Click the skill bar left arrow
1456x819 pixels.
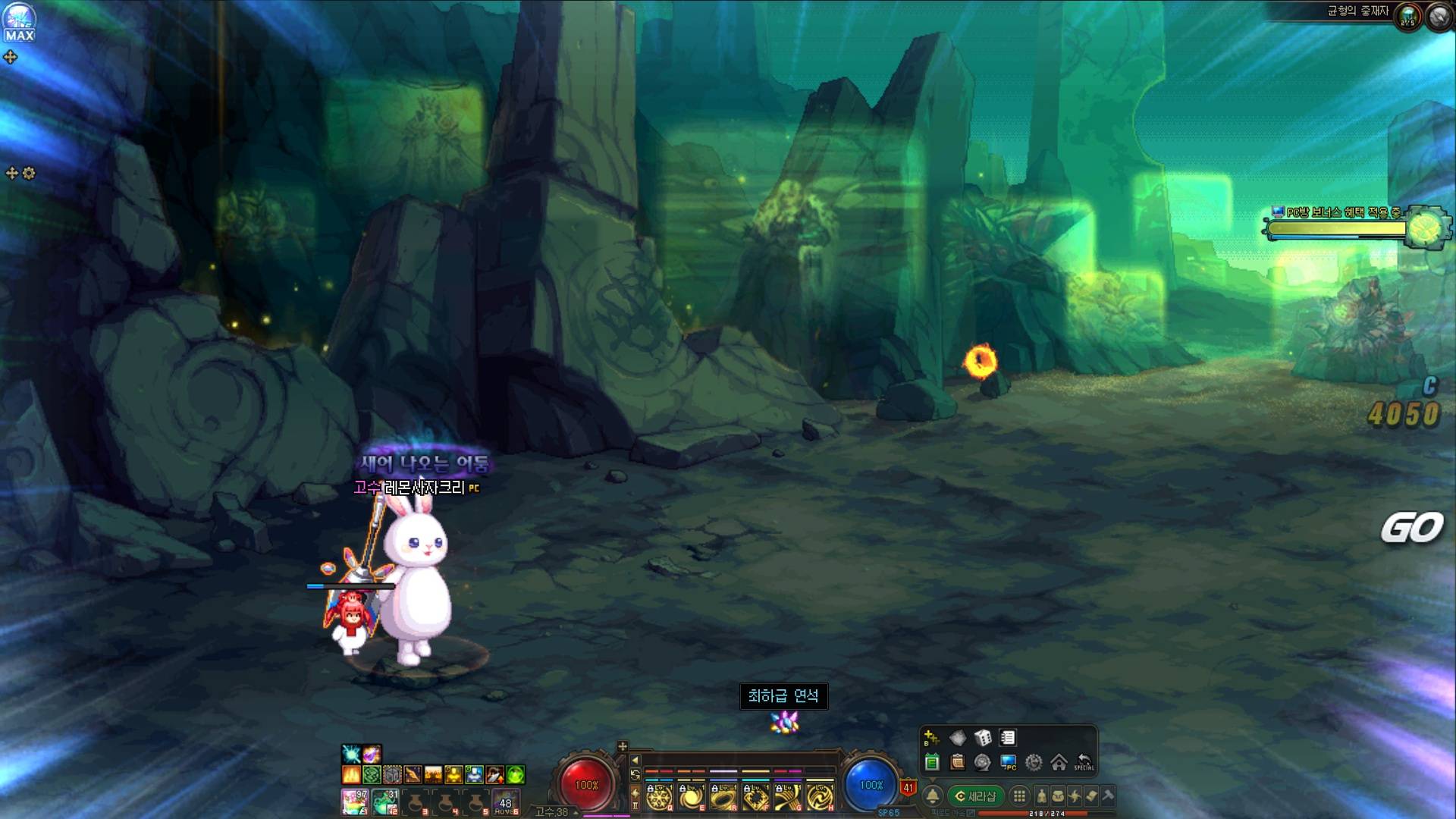tap(635, 760)
